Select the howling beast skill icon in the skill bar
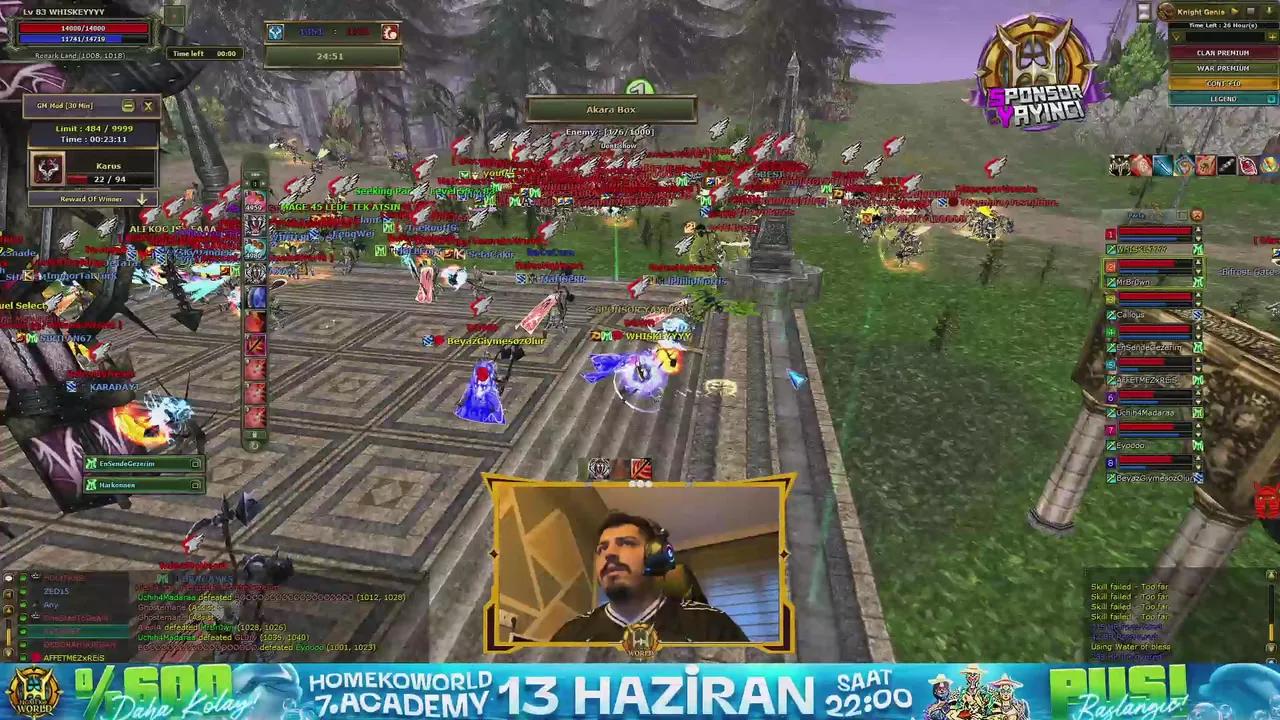 click(255, 223)
